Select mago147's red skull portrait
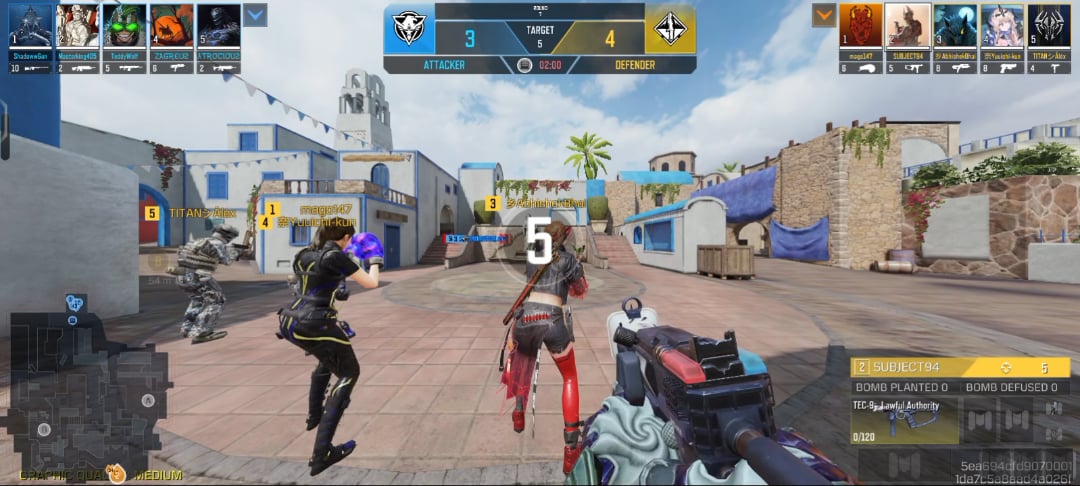The height and width of the screenshot is (486, 1080). 861,26
